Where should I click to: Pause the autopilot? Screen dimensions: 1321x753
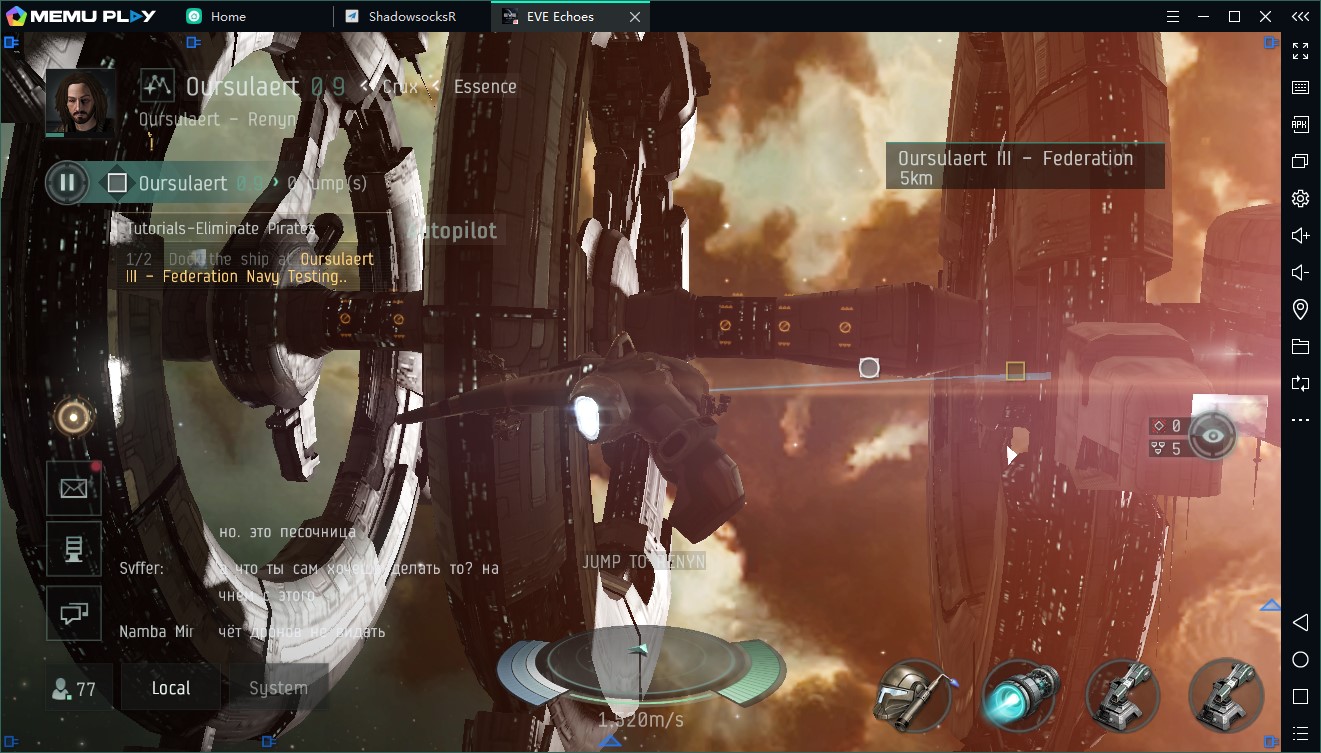coord(67,183)
